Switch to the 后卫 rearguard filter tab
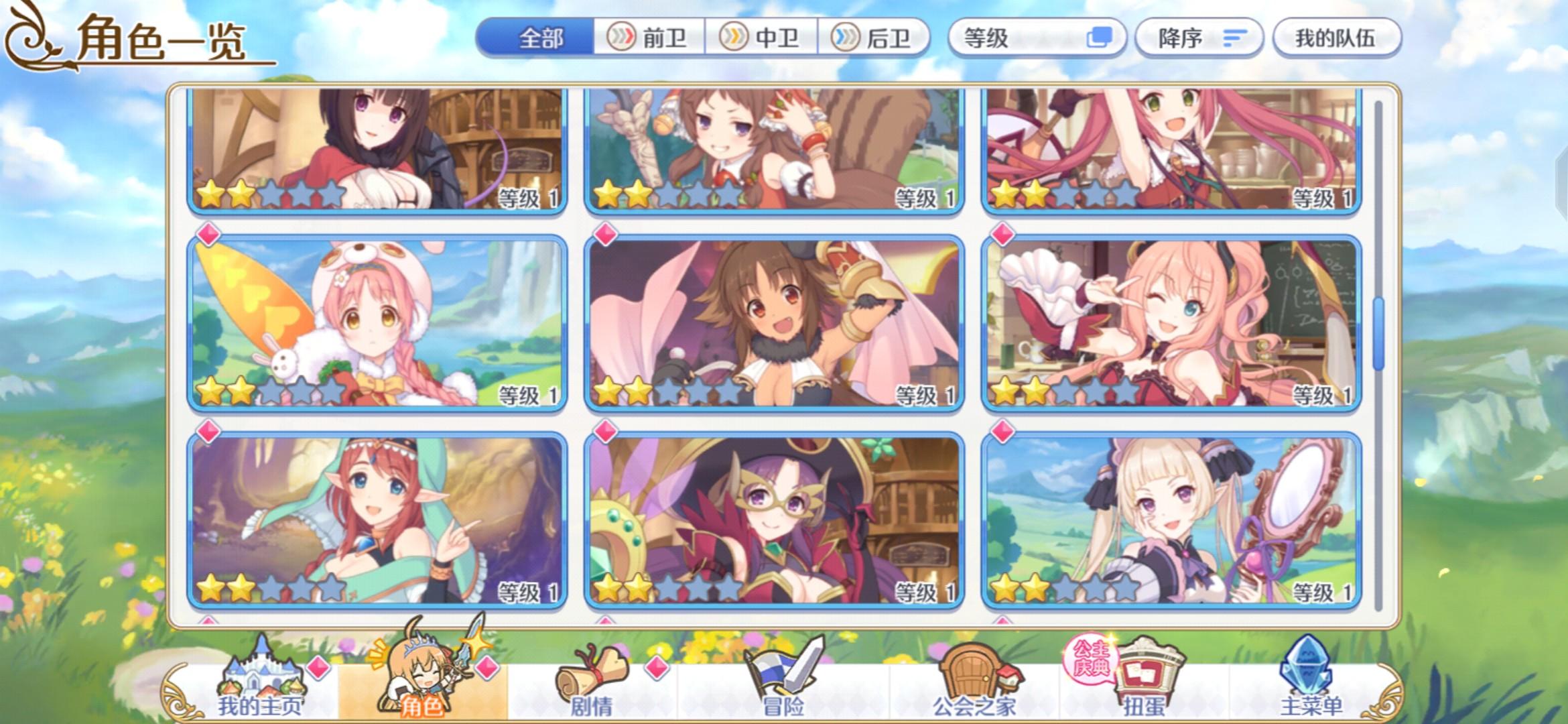1568x724 pixels. point(878,38)
